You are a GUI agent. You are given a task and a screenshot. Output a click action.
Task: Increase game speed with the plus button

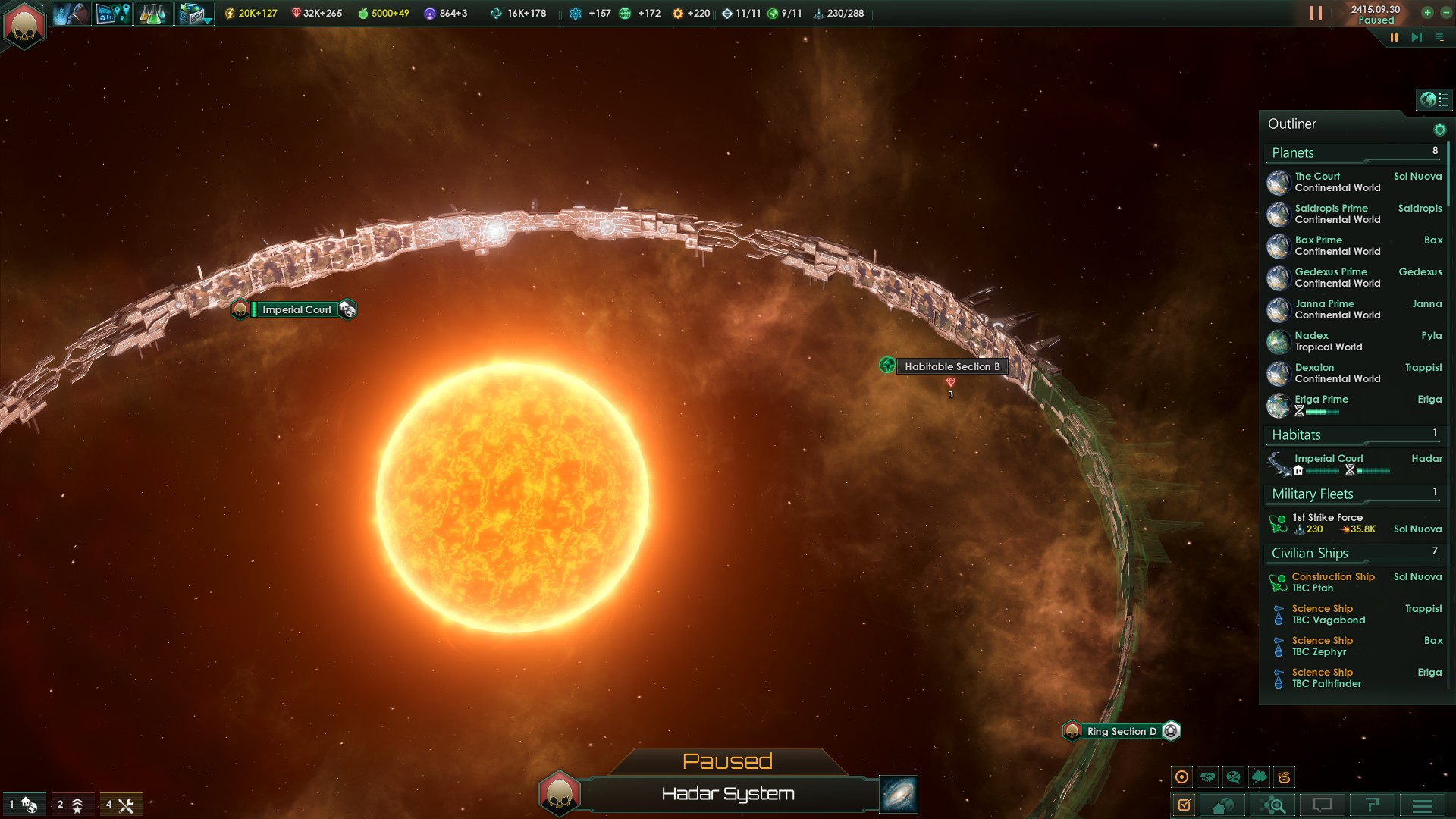point(1427,13)
